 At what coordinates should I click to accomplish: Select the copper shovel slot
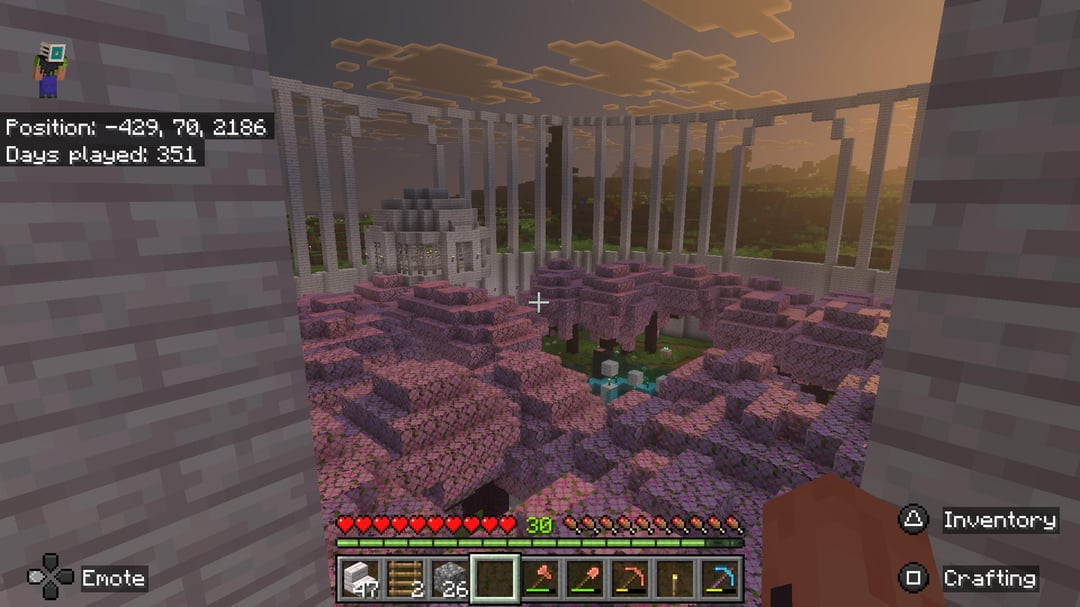coord(585,578)
